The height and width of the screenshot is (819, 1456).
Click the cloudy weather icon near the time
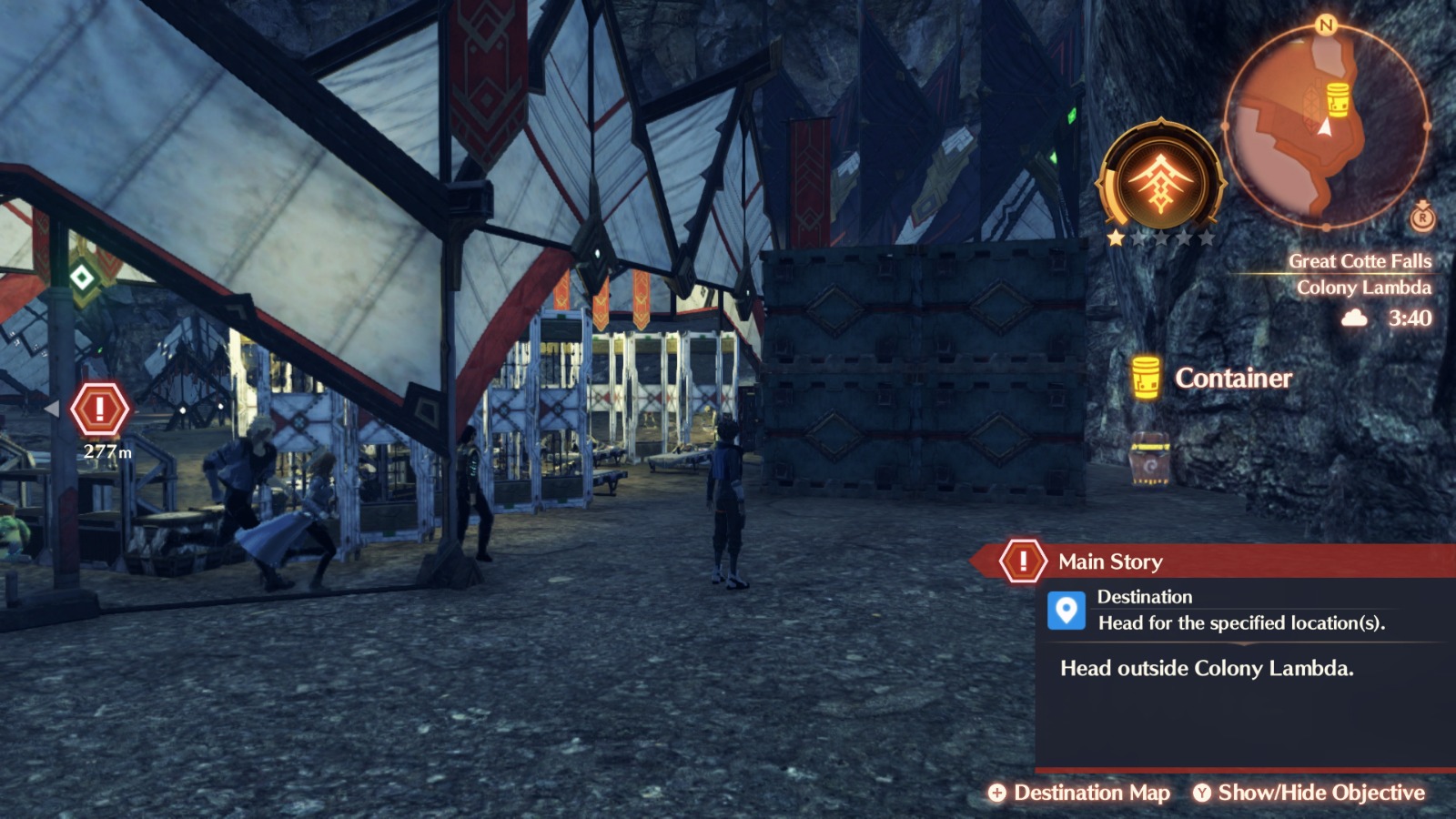(1354, 319)
